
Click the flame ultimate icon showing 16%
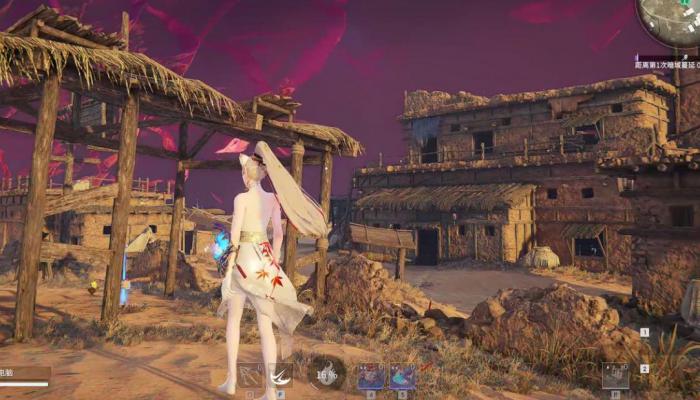click(x=326, y=374)
